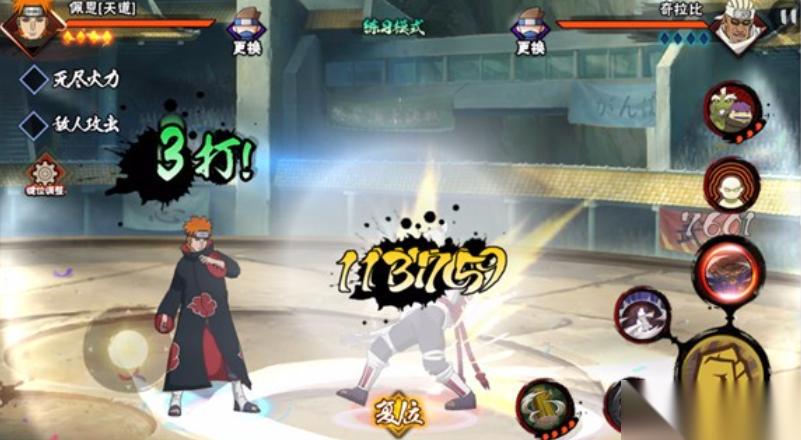
Task: Tap the golden 复位 reset button
Action: [x=399, y=412]
